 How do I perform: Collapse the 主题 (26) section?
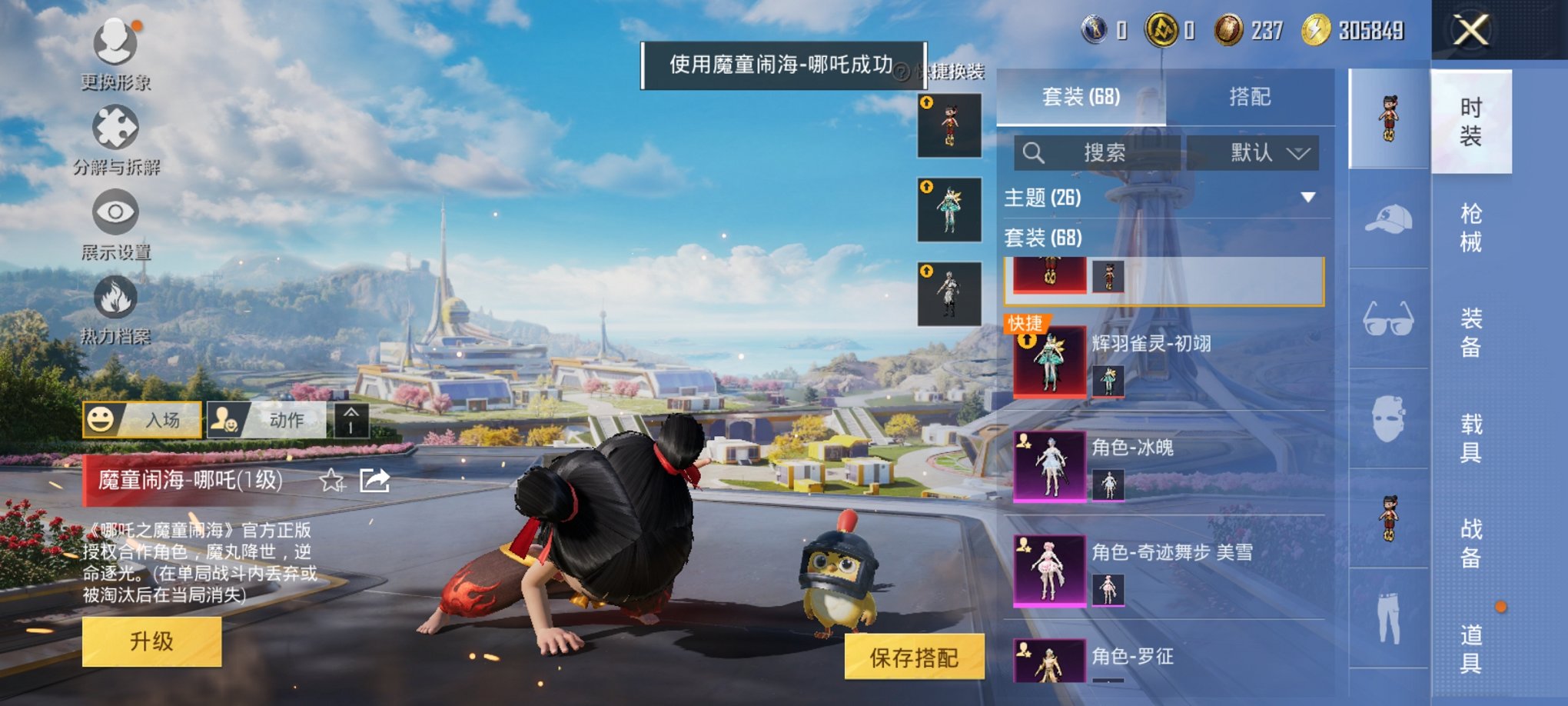(1307, 198)
